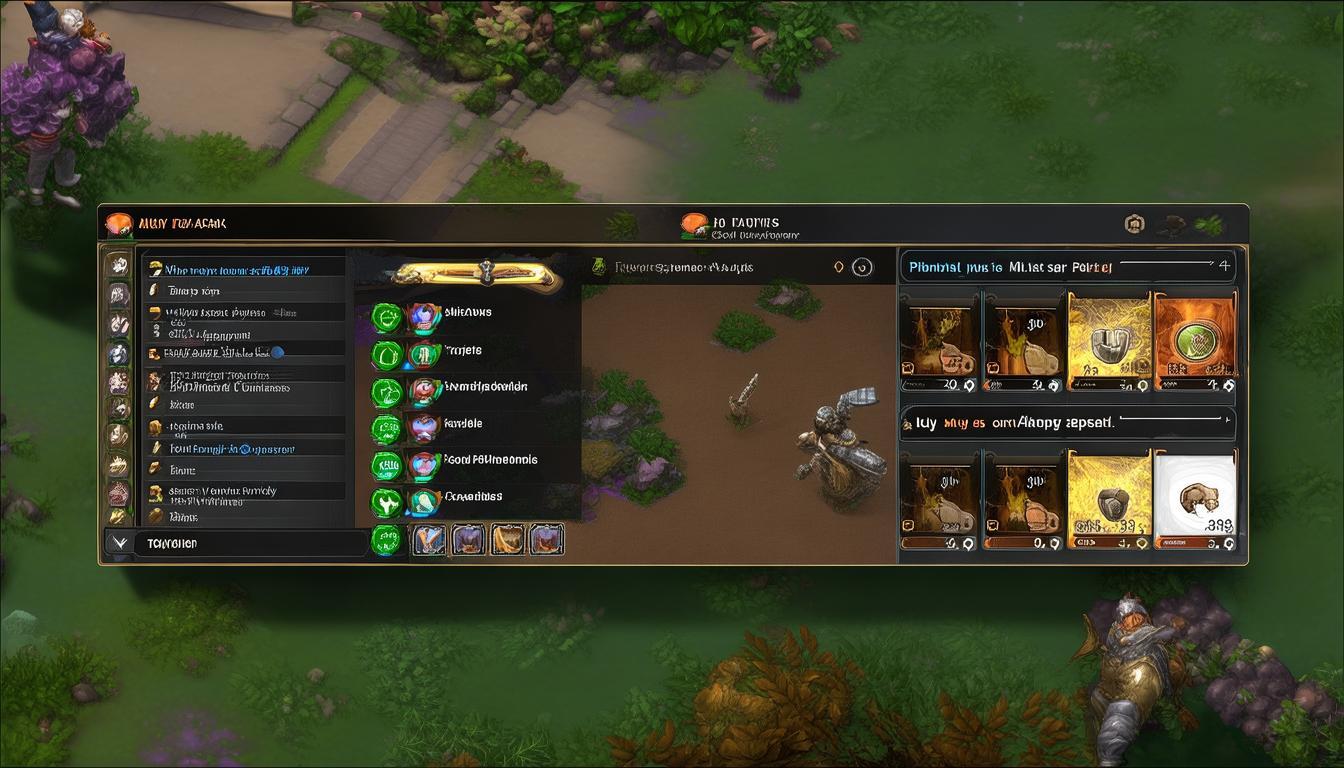Open the orange mushroom icon beside the top-left title
Image resolution: width=1344 pixels, height=768 pixels.
119,223
